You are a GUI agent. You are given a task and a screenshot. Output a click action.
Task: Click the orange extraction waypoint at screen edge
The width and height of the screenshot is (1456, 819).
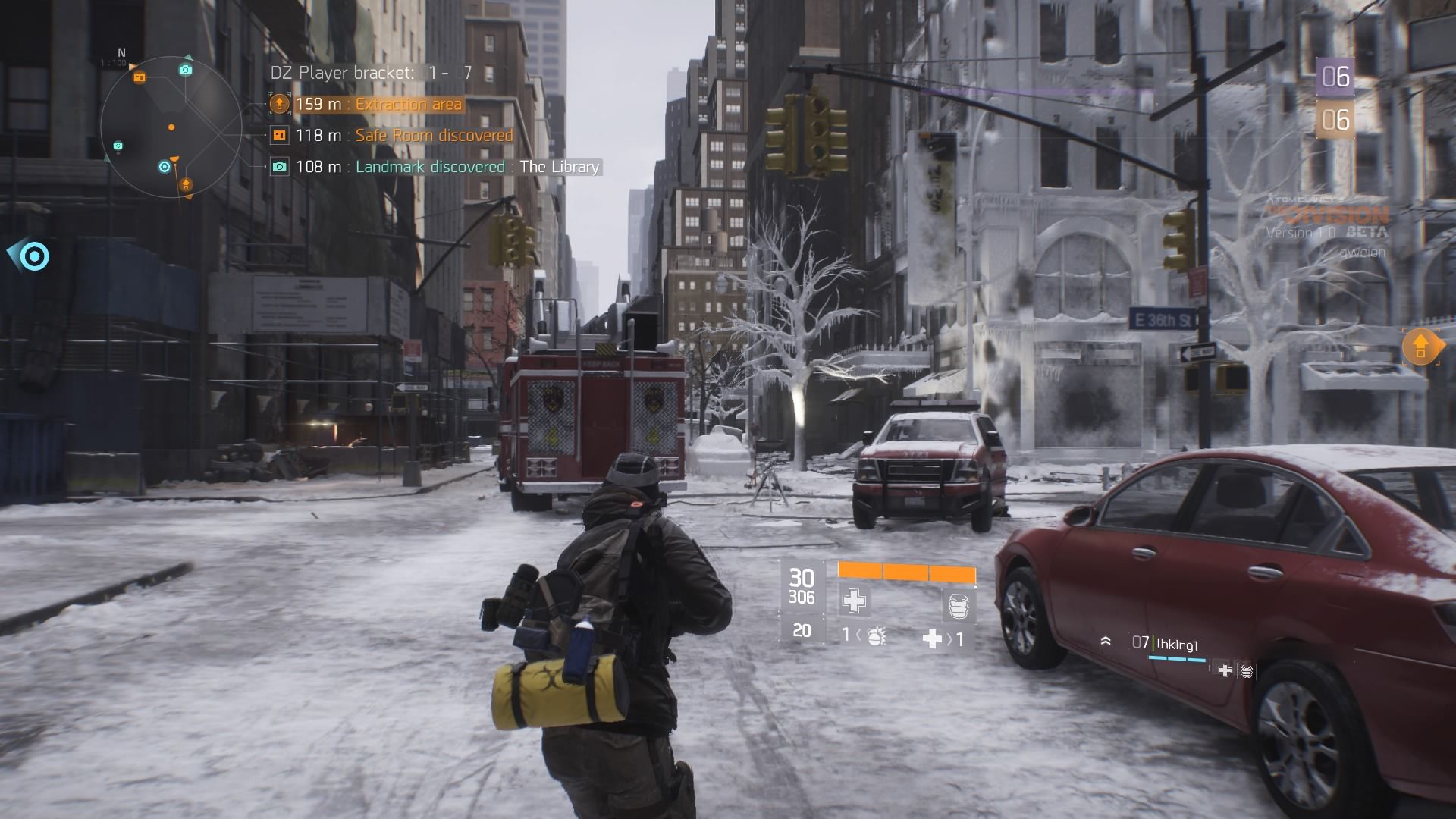[x=1420, y=347]
